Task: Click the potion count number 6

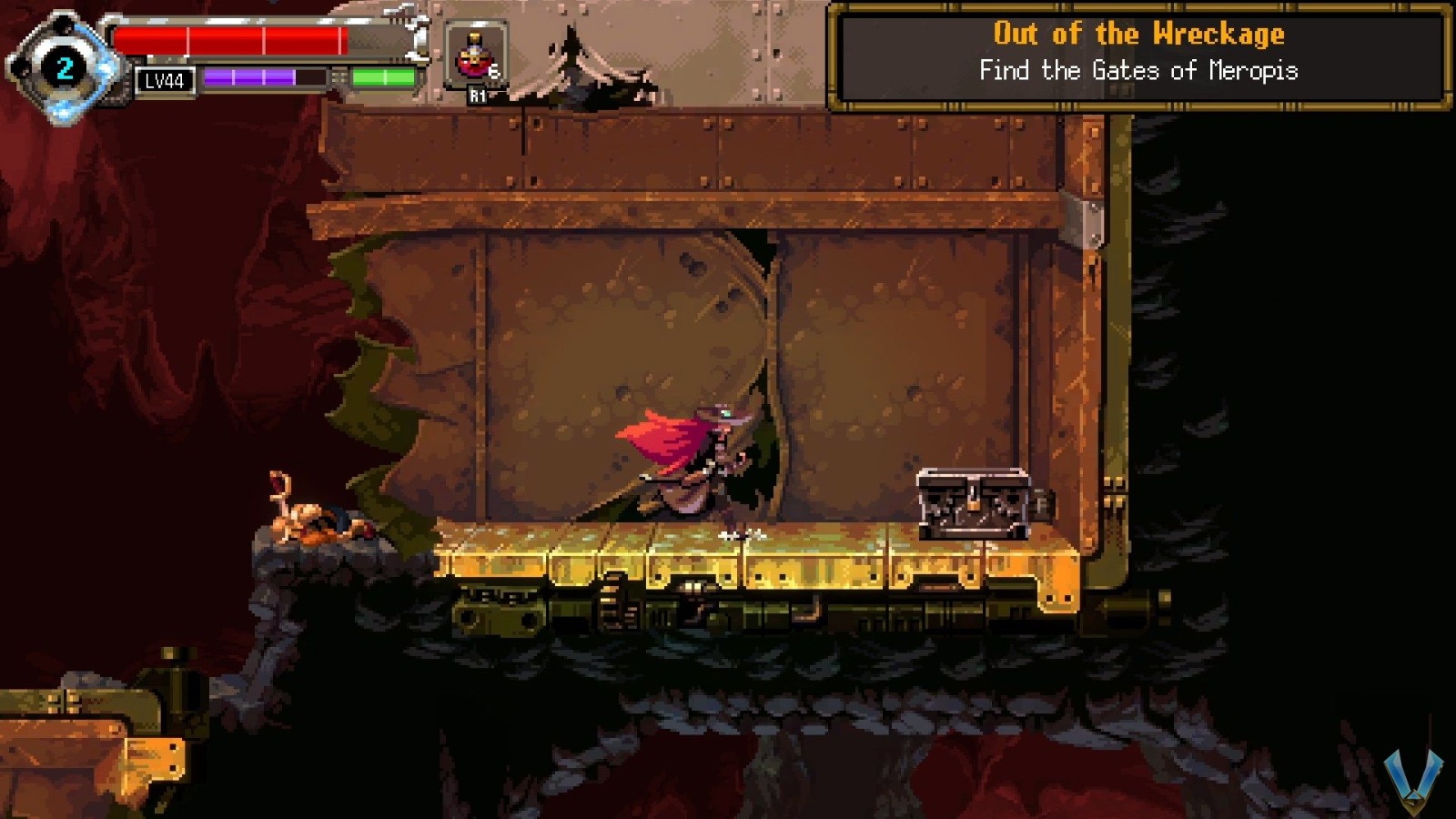Action: click(x=494, y=71)
